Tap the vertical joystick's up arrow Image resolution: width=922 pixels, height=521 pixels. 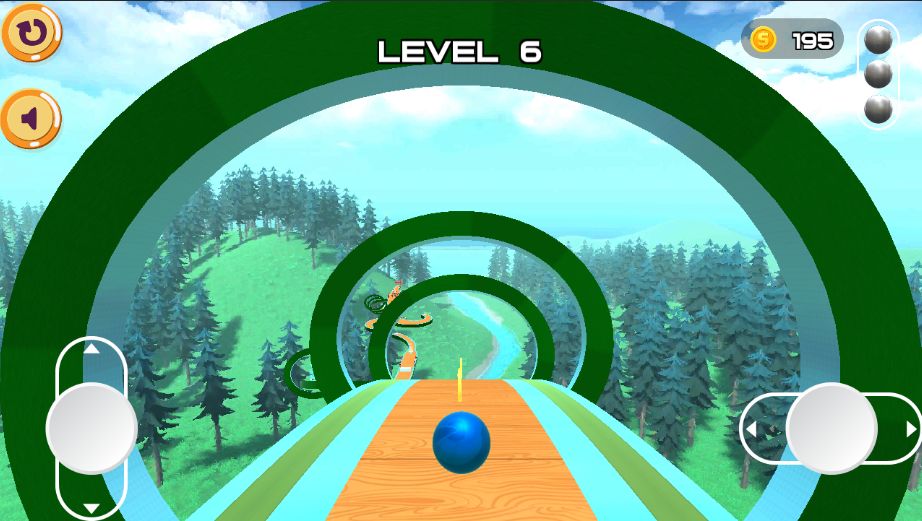(91, 349)
